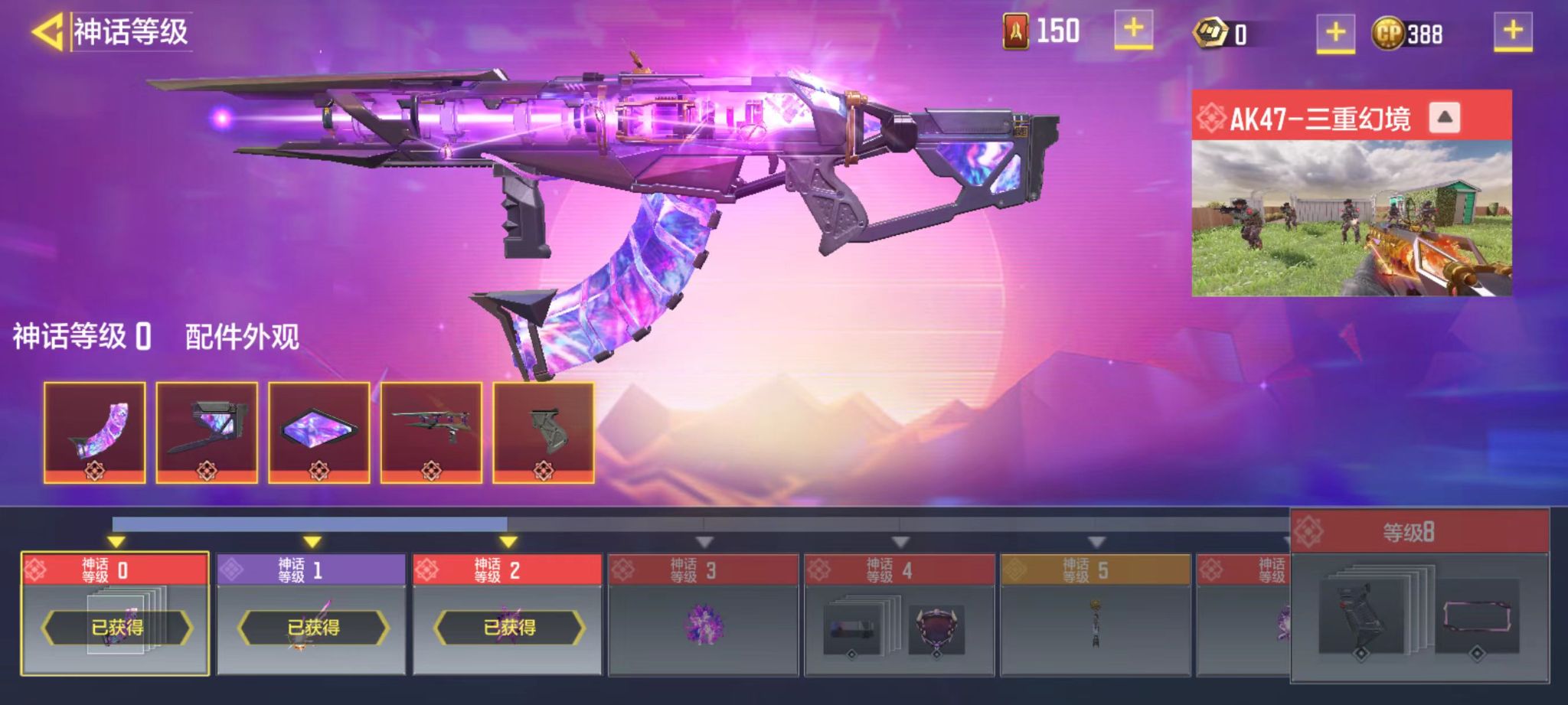
Task: Go back using the yellow arrow
Action: [x=47, y=32]
